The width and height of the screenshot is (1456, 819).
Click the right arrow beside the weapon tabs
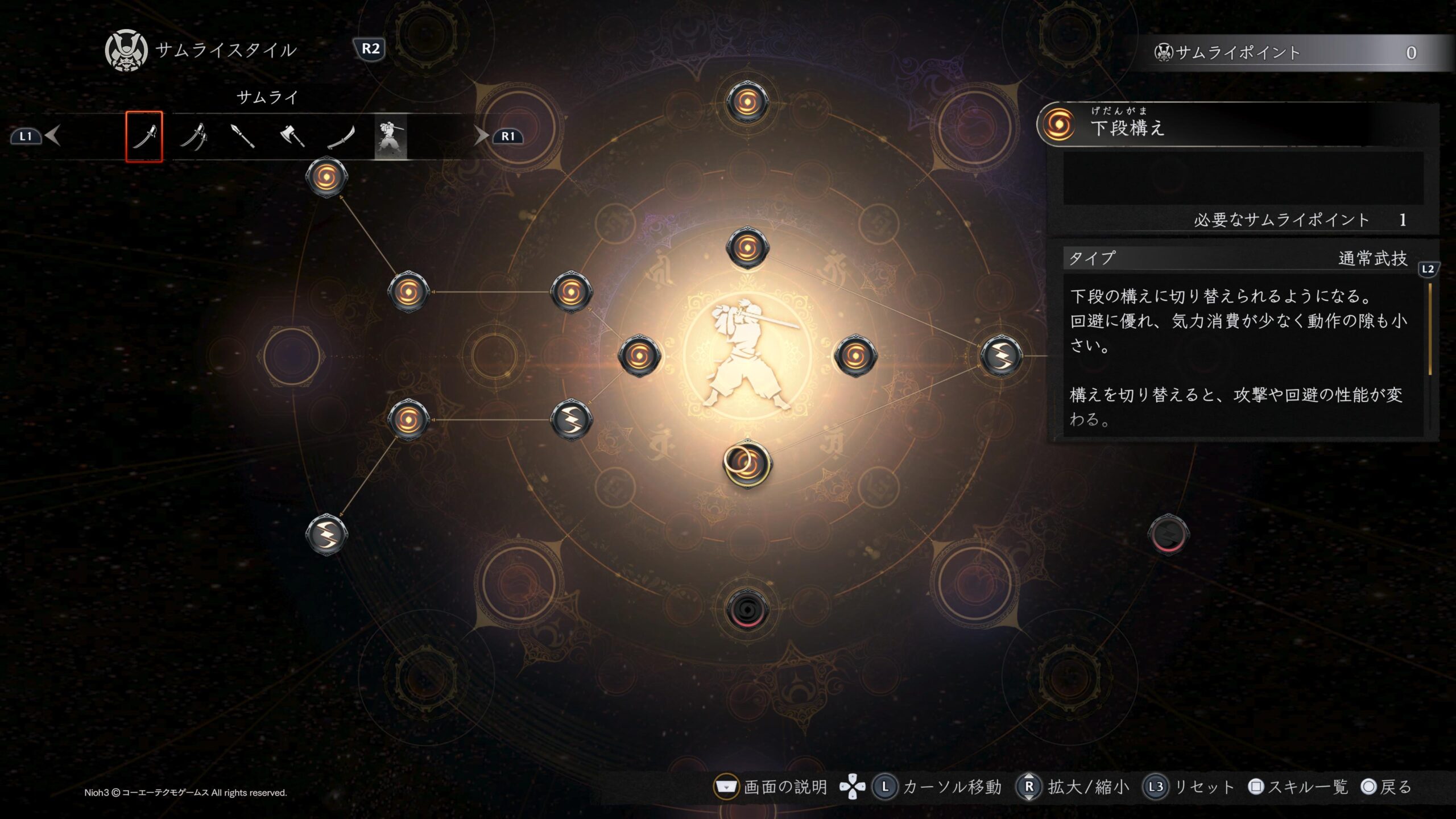(x=481, y=136)
